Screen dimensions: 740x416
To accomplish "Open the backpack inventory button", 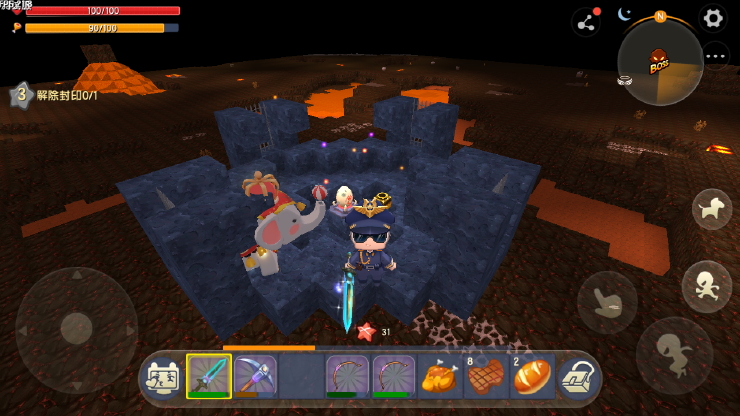I will point(578,377).
